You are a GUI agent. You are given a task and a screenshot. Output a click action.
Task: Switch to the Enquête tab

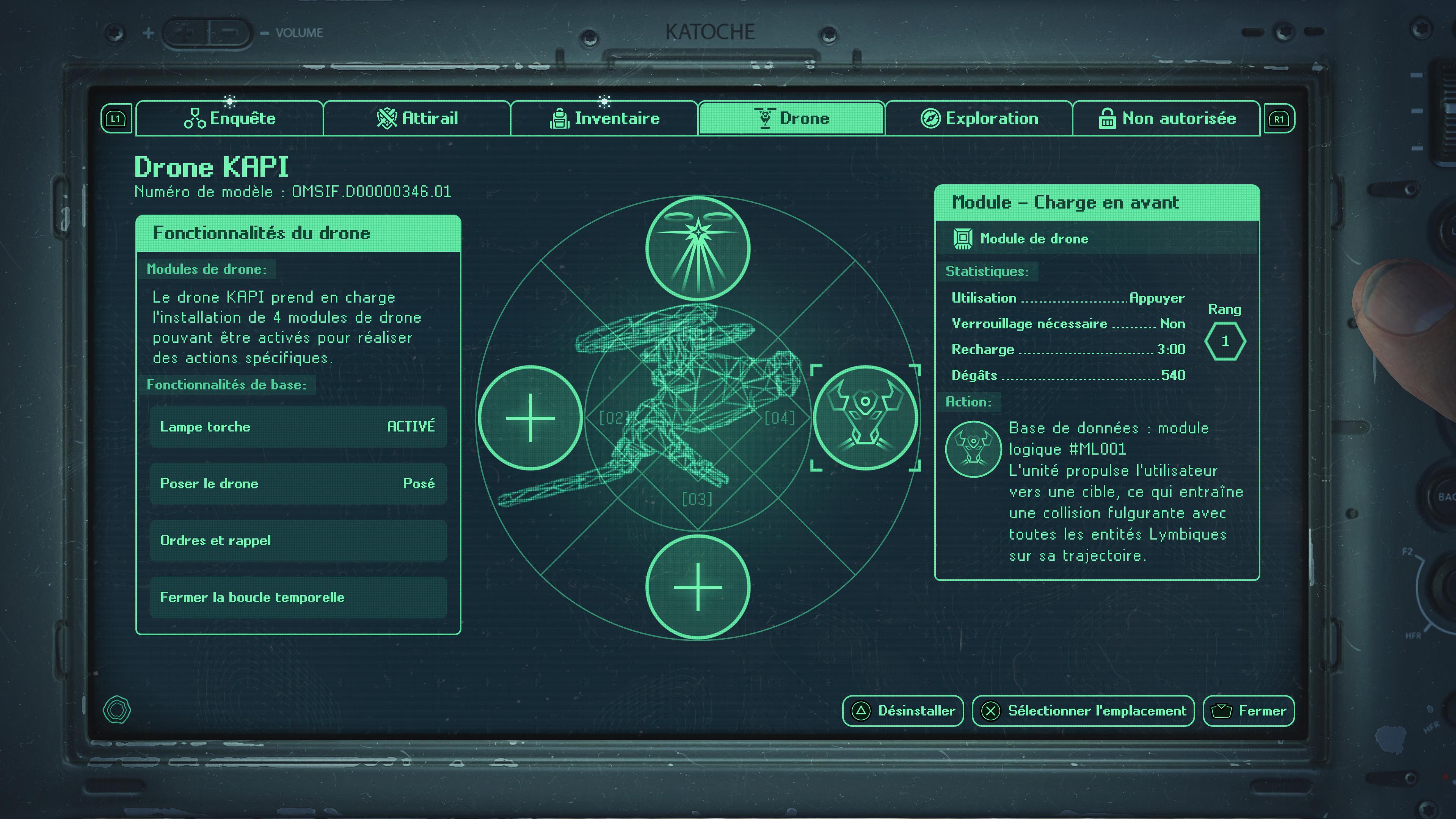coord(229,119)
